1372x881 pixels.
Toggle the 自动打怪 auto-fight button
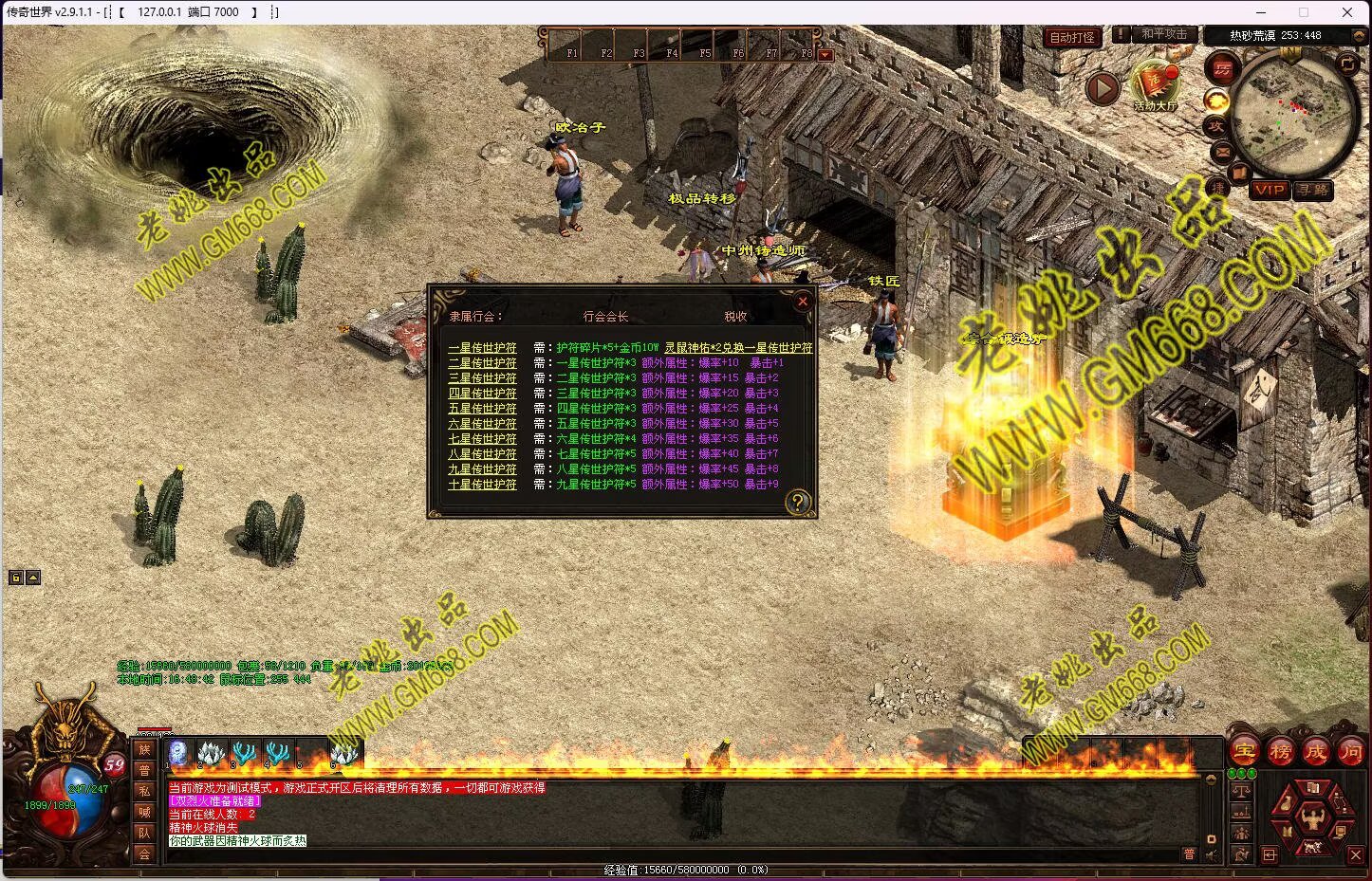(x=1072, y=37)
